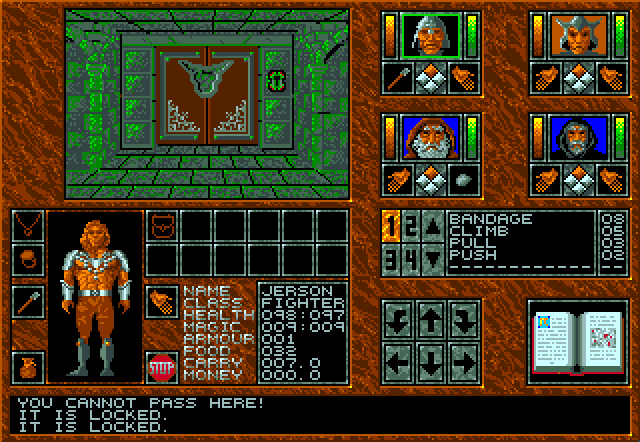This screenshot has width=640, height=442.
Task: Click the move forward arrow button
Action: [431, 322]
